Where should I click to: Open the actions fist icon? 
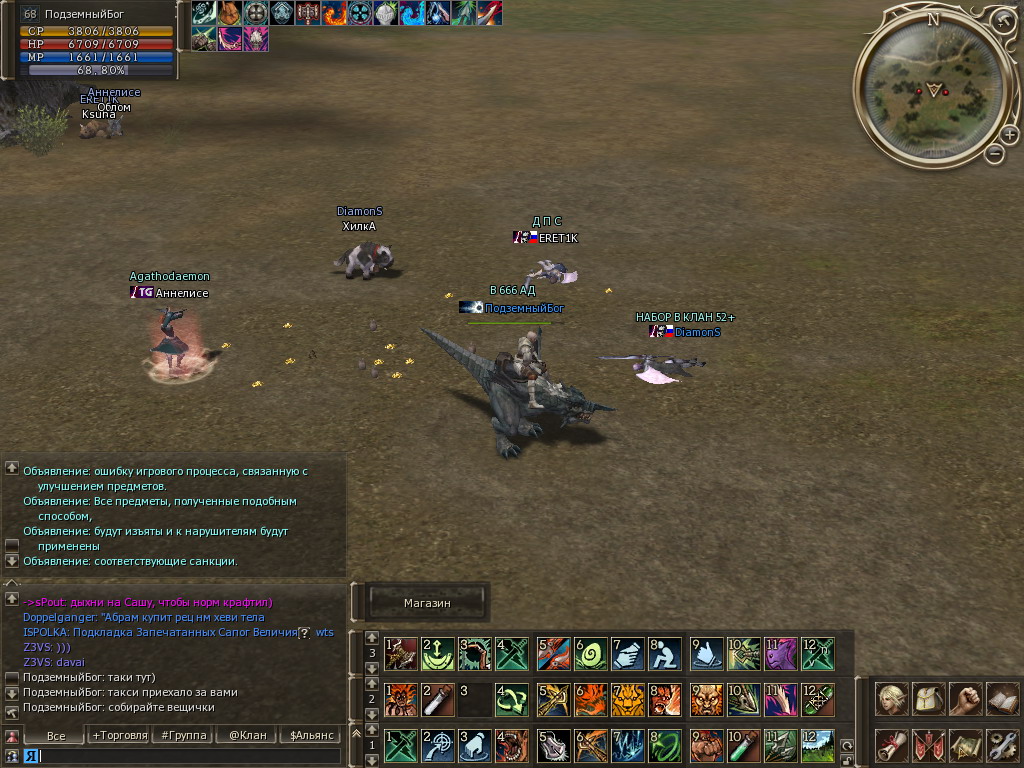tap(965, 699)
